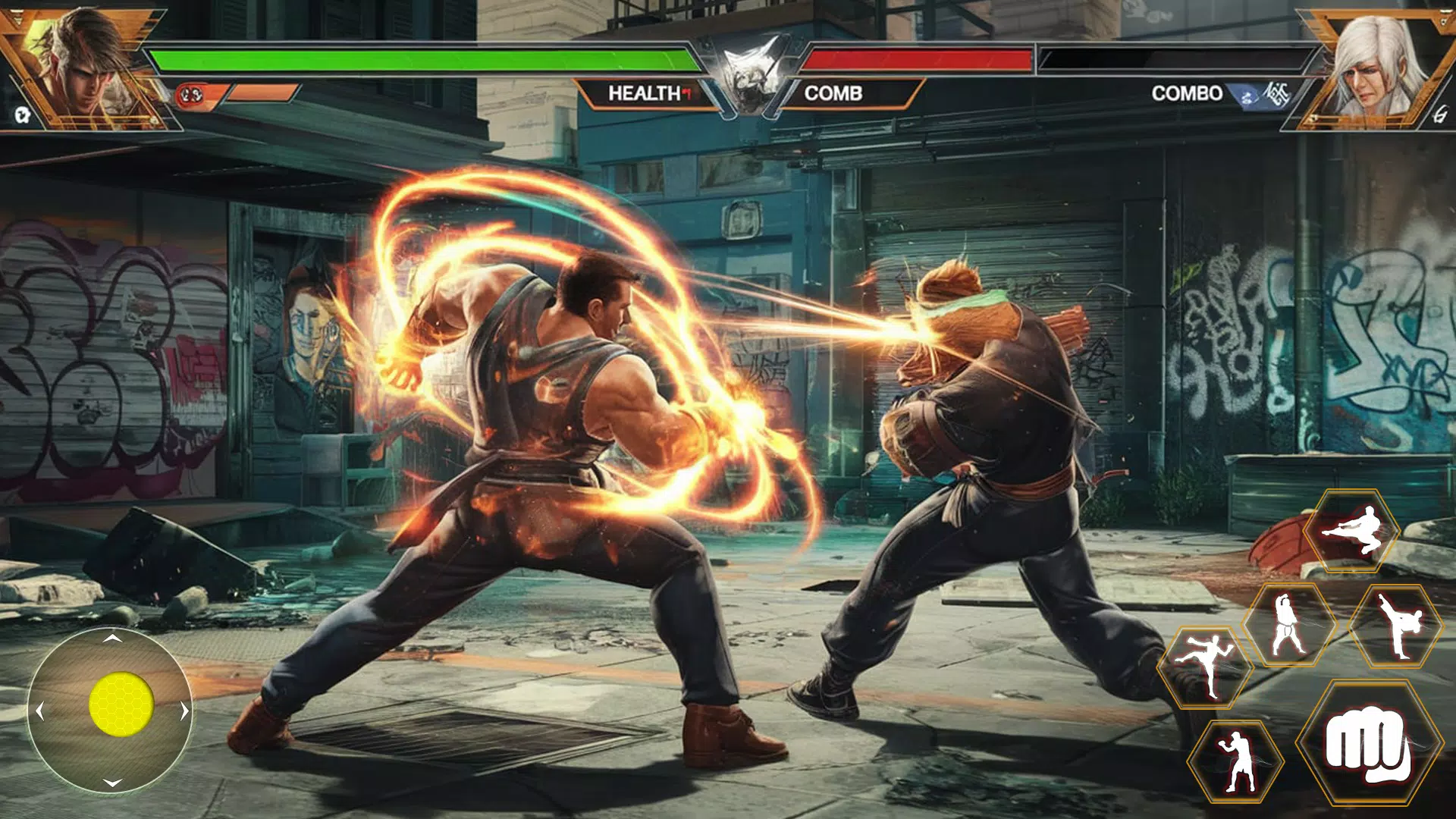
Task: Tap the HEALTH label on the top bar
Action: [646, 95]
